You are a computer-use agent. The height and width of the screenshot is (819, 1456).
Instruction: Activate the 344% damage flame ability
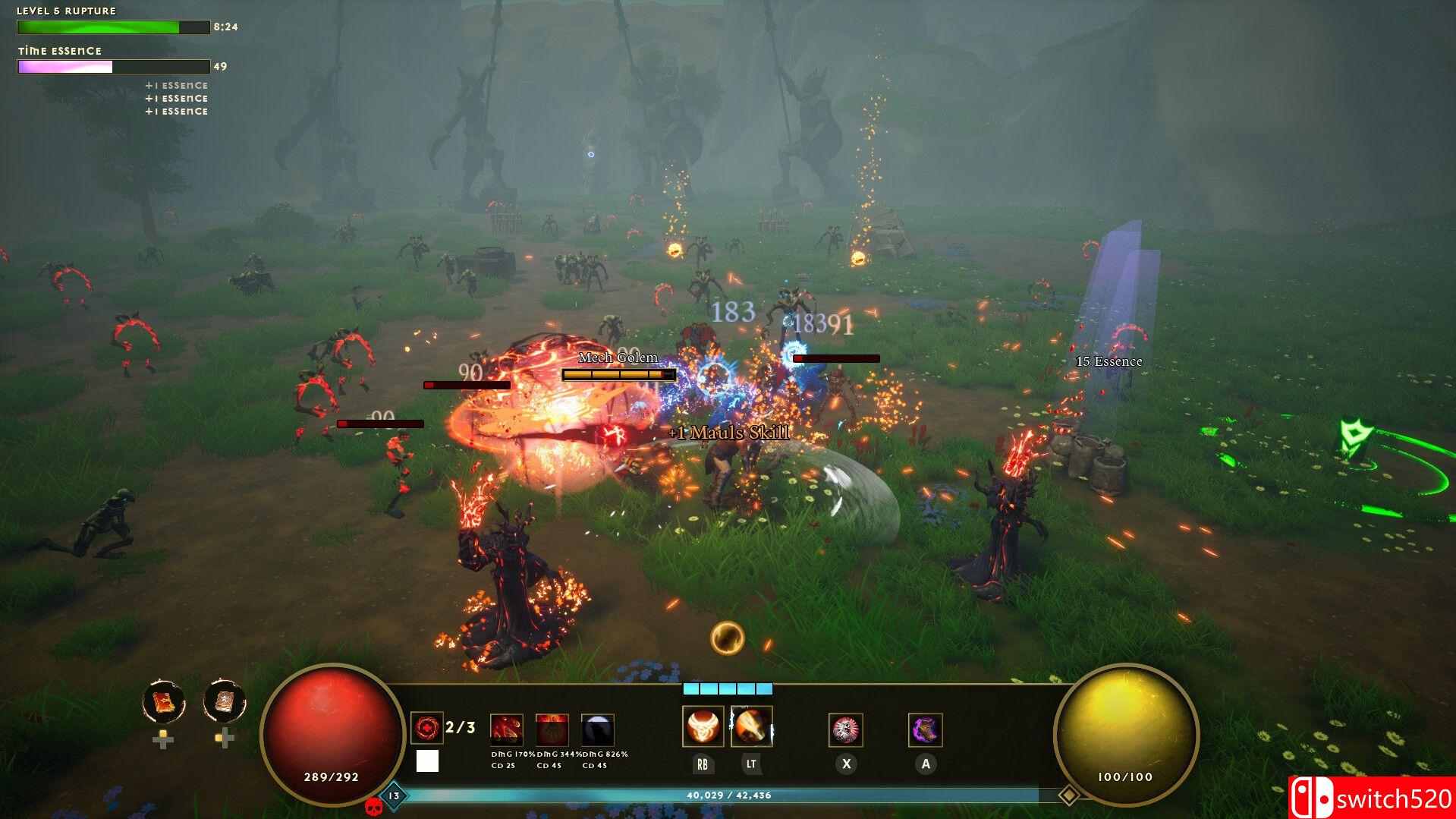pos(552,730)
